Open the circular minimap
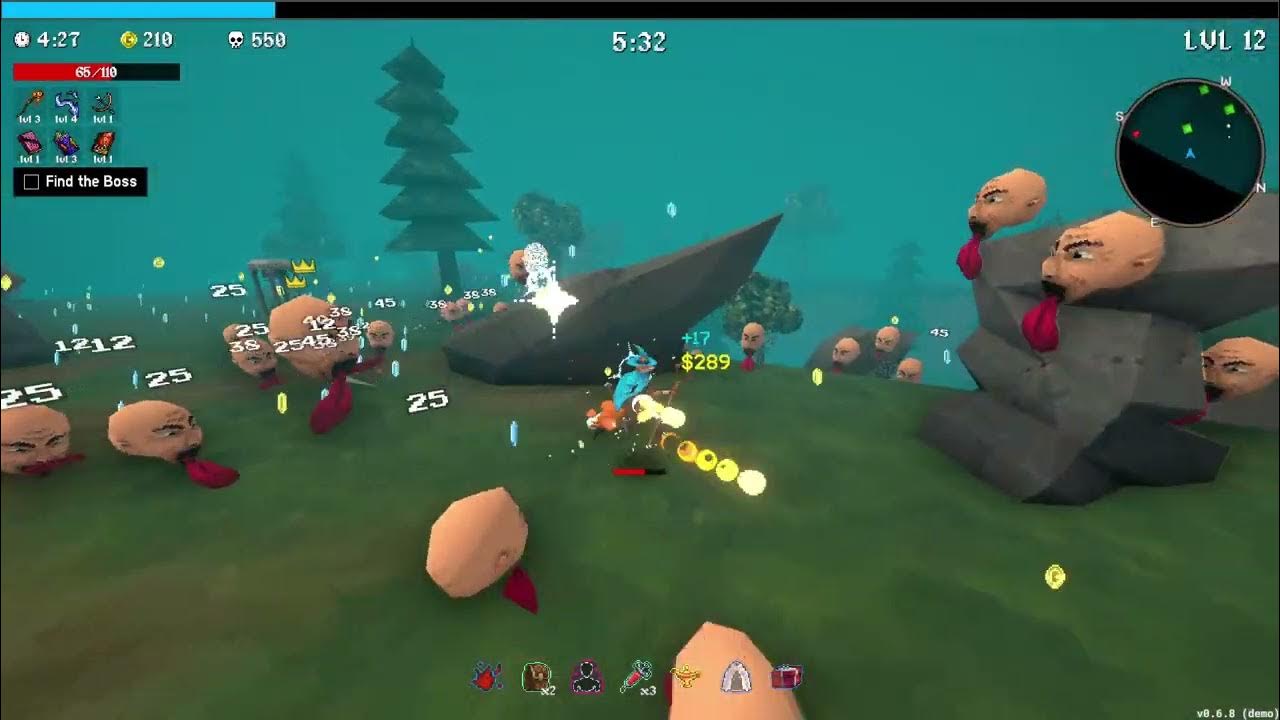This screenshot has width=1280, height=720. [1190, 152]
